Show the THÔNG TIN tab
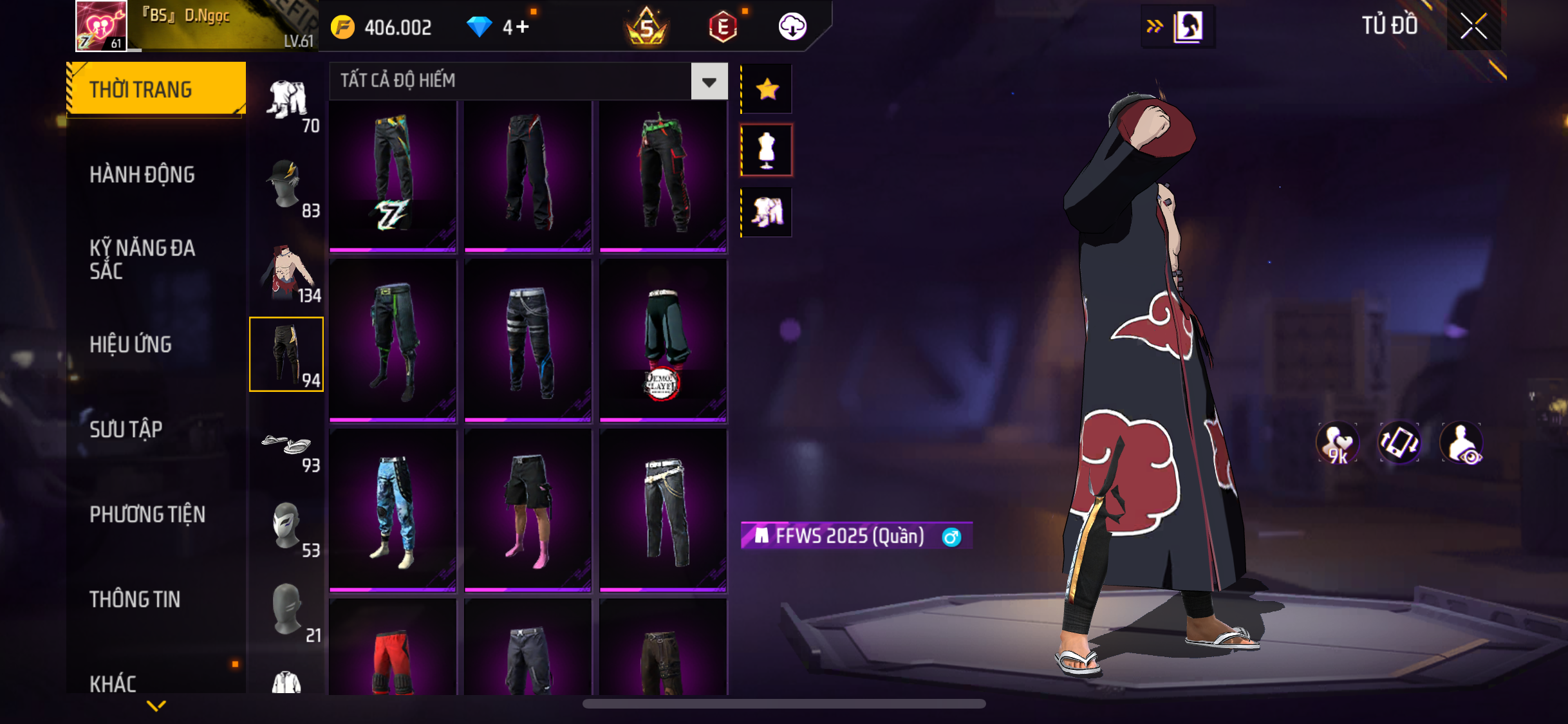Screen dimensions: 1568x724 click(x=135, y=599)
